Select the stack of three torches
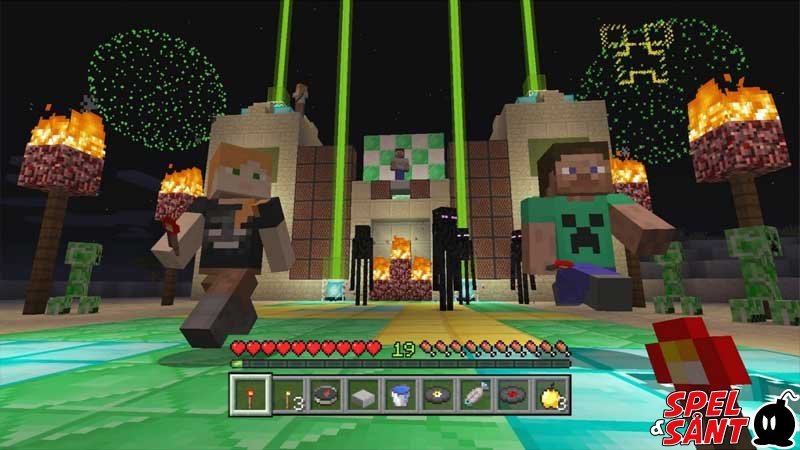Screen dimensions: 800x450 coord(287,393)
